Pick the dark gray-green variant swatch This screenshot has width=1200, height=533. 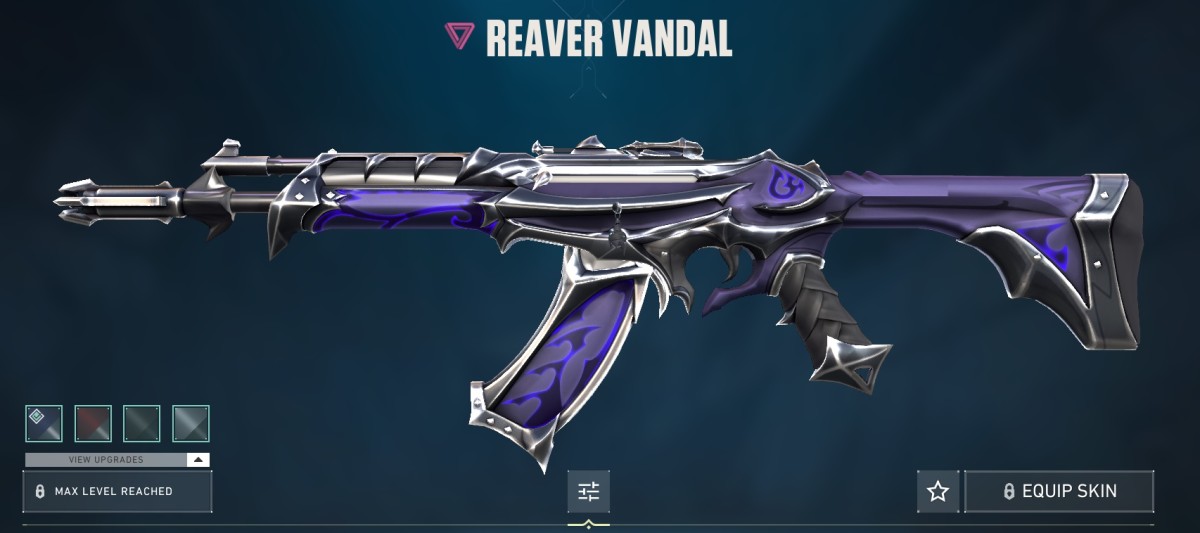click(142, 423)
